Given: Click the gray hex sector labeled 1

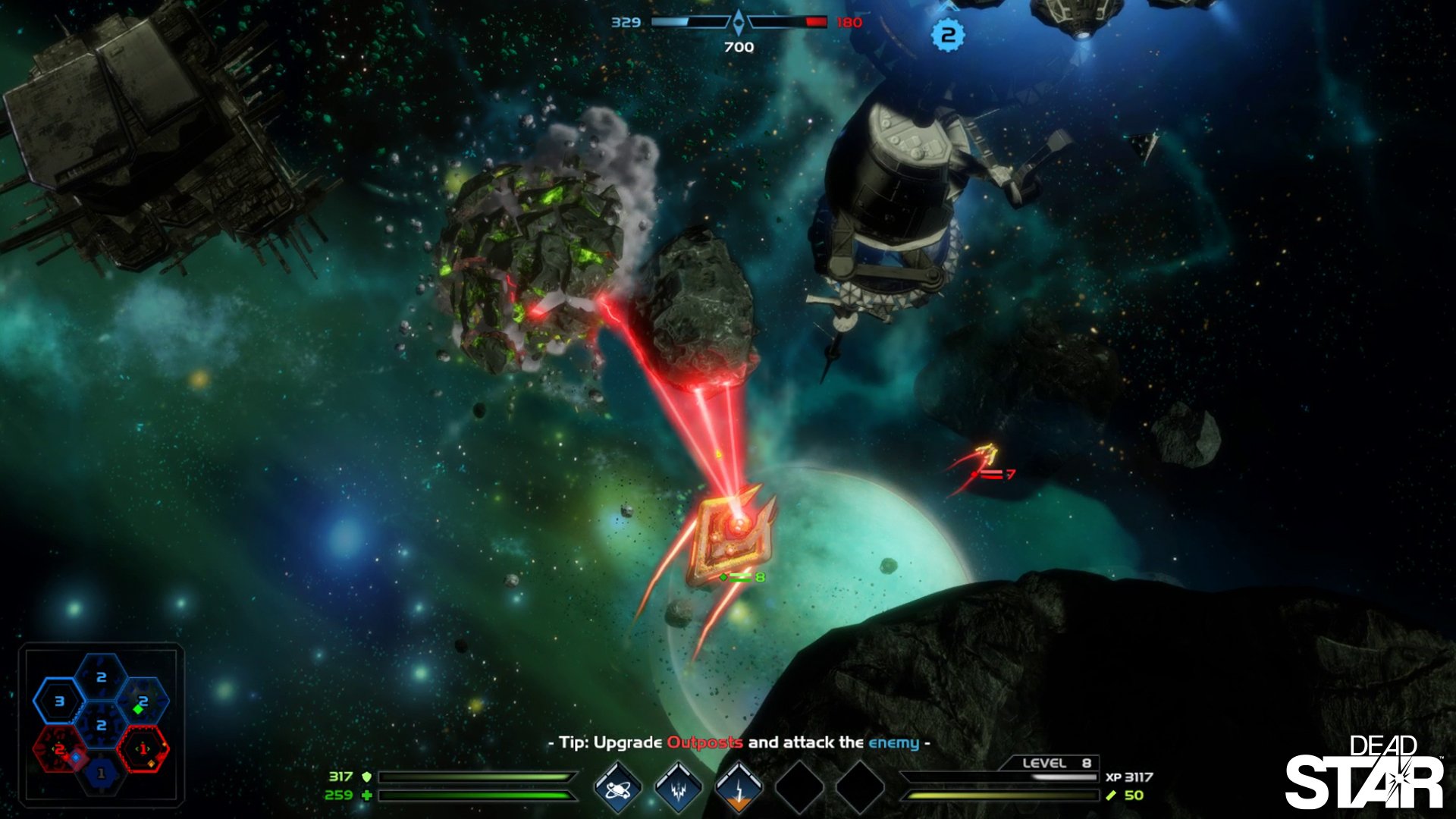Looking at the screenshot, I should pos(101,773).
